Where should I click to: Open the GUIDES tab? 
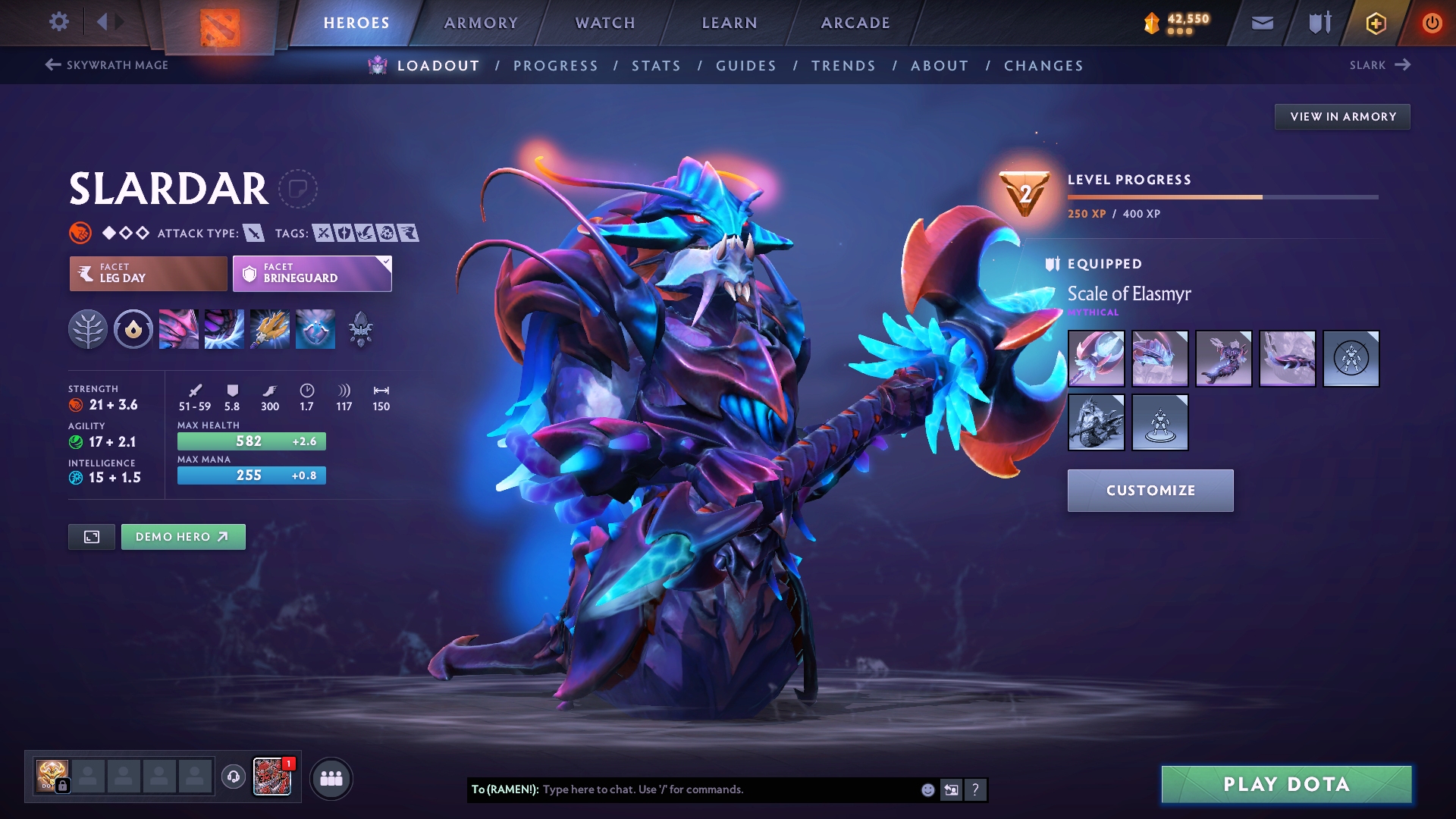click(745, 66)
